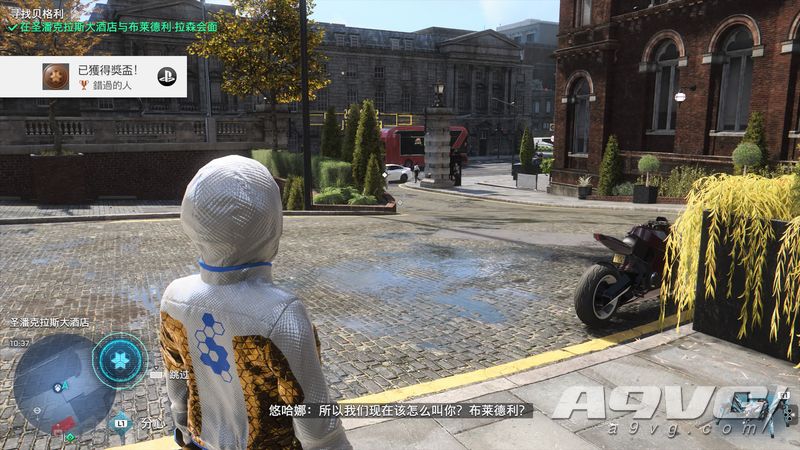Select the hexagon gadget ability icon
Screen dimensions: 800x450
[120, 359]
